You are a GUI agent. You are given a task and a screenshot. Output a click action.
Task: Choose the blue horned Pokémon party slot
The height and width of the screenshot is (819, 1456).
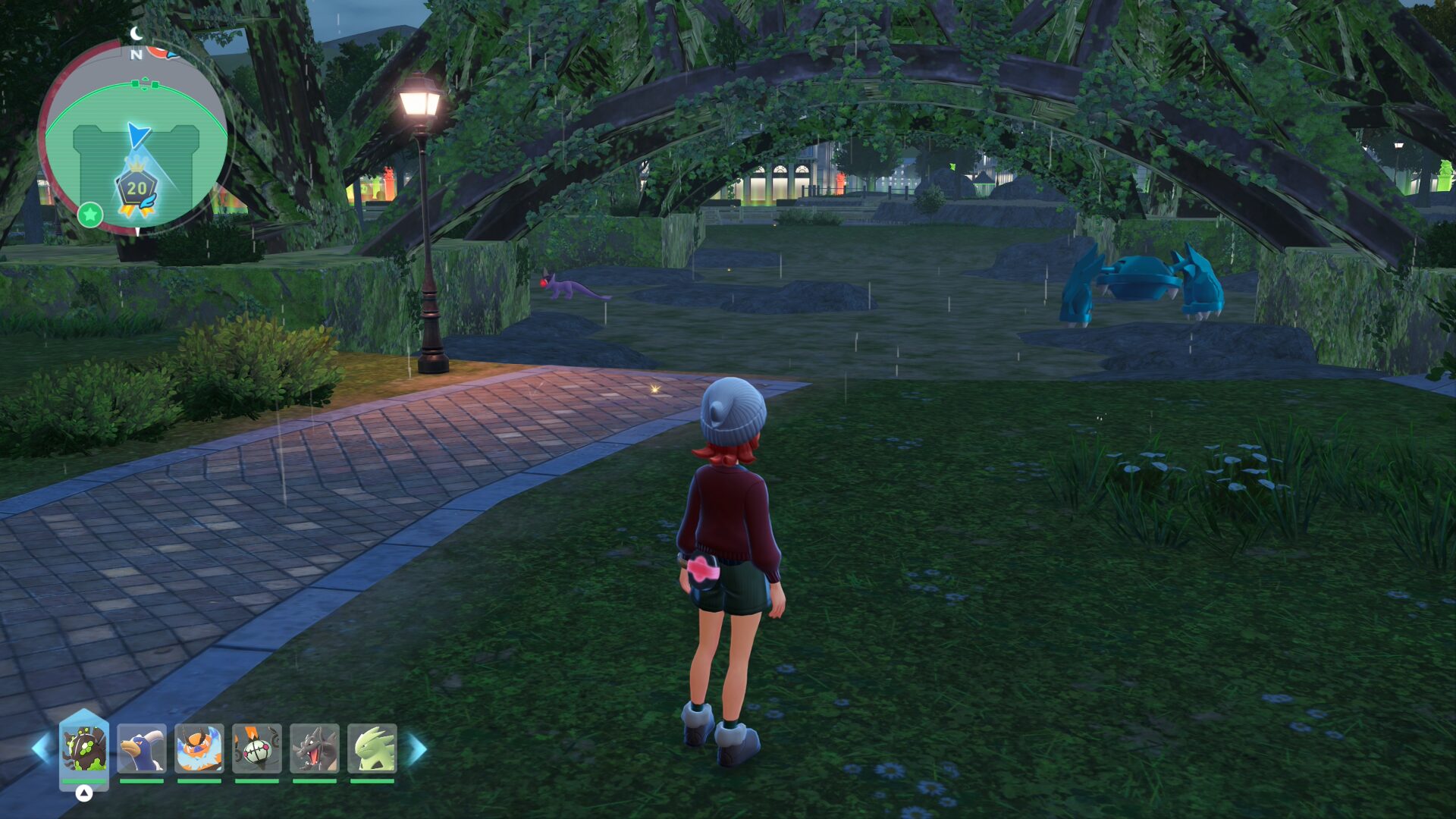pos(142,748)
